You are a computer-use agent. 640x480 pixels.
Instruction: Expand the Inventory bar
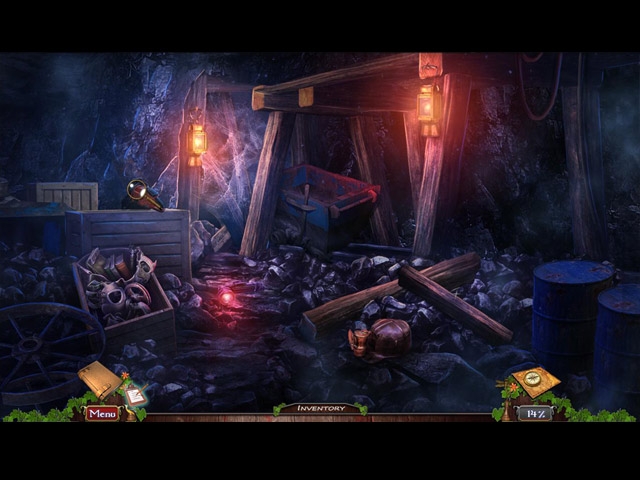(x=319, y=408)
